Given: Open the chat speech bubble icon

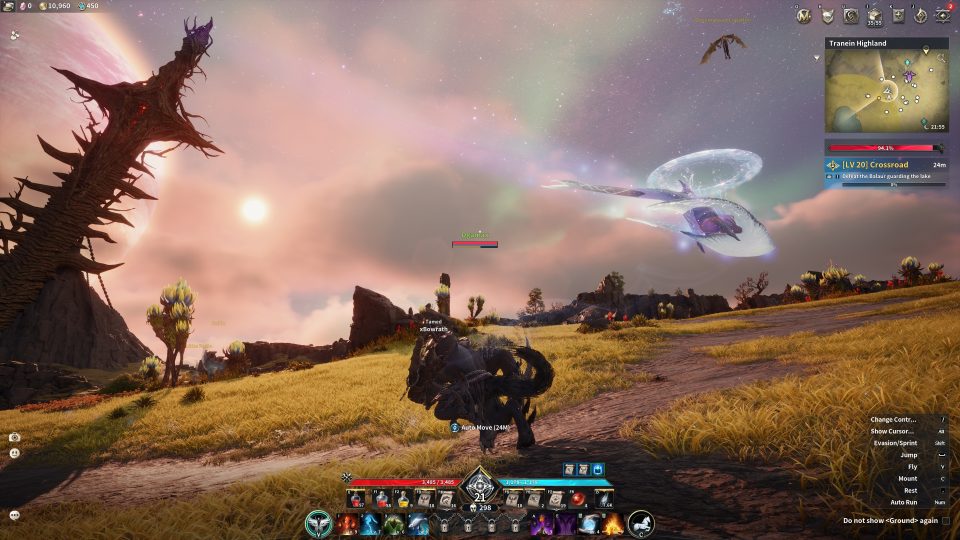Looking at the screenshot, I should click(15, 515).
